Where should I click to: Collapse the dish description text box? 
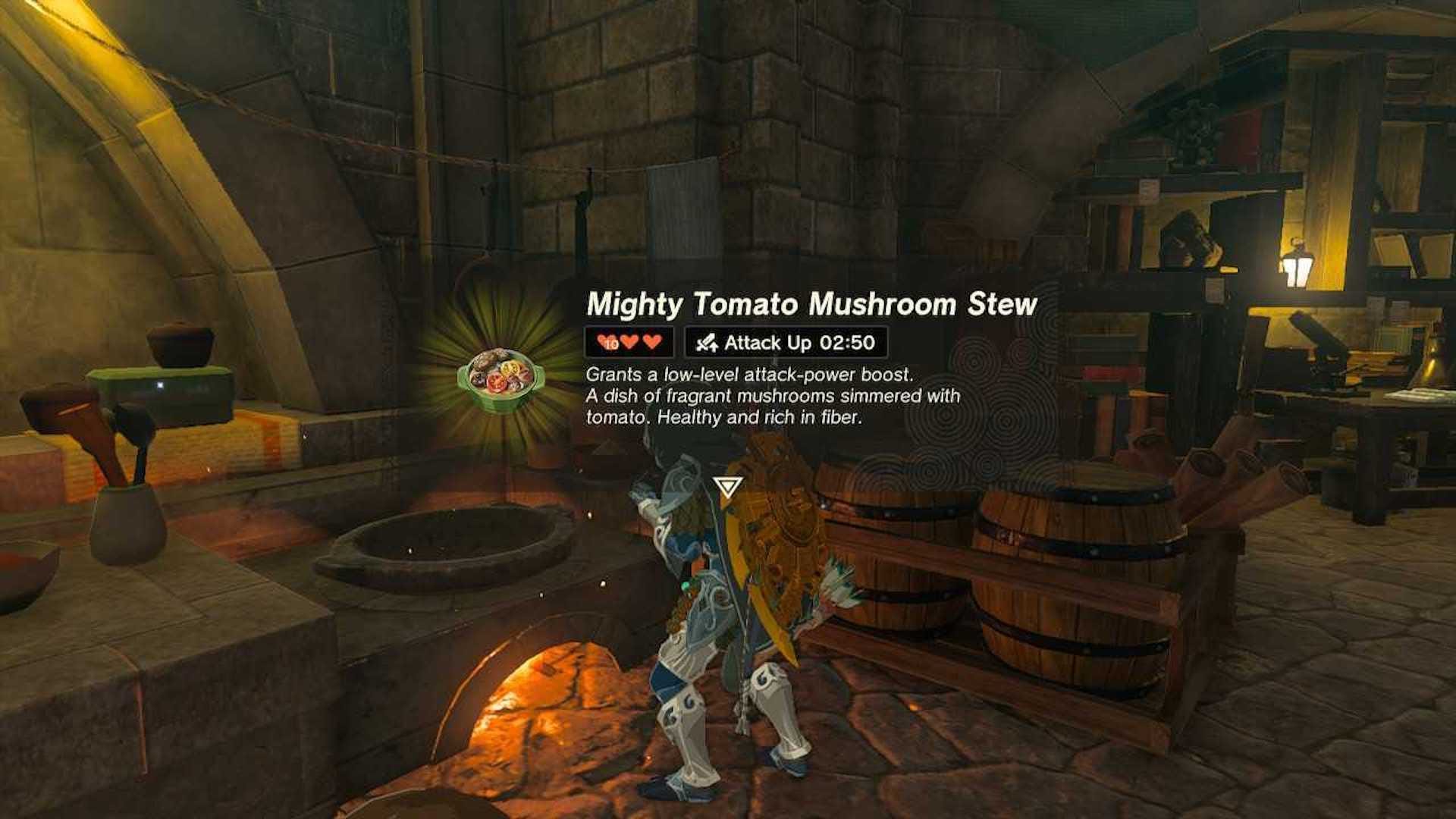click(773, 394)
